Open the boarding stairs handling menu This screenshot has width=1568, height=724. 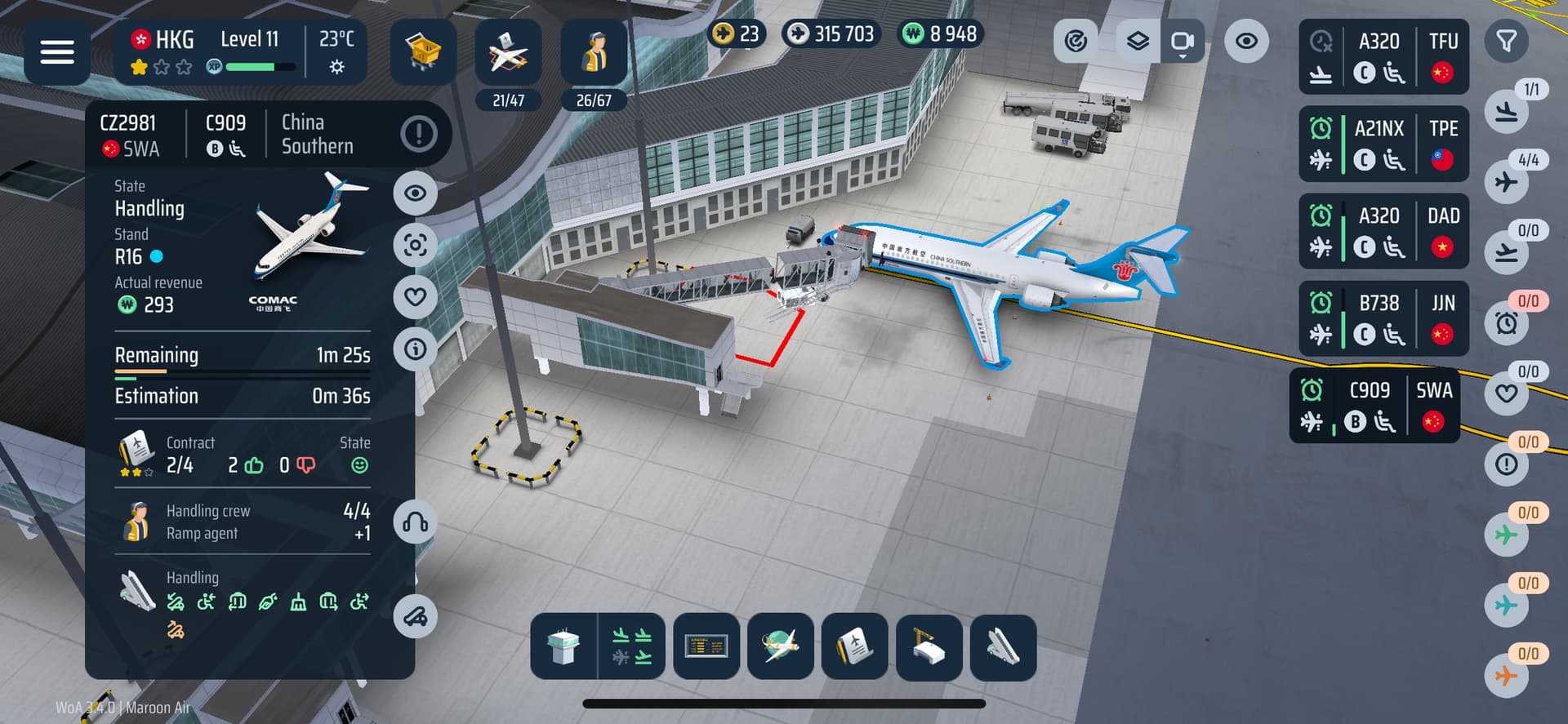point(1003,647)
